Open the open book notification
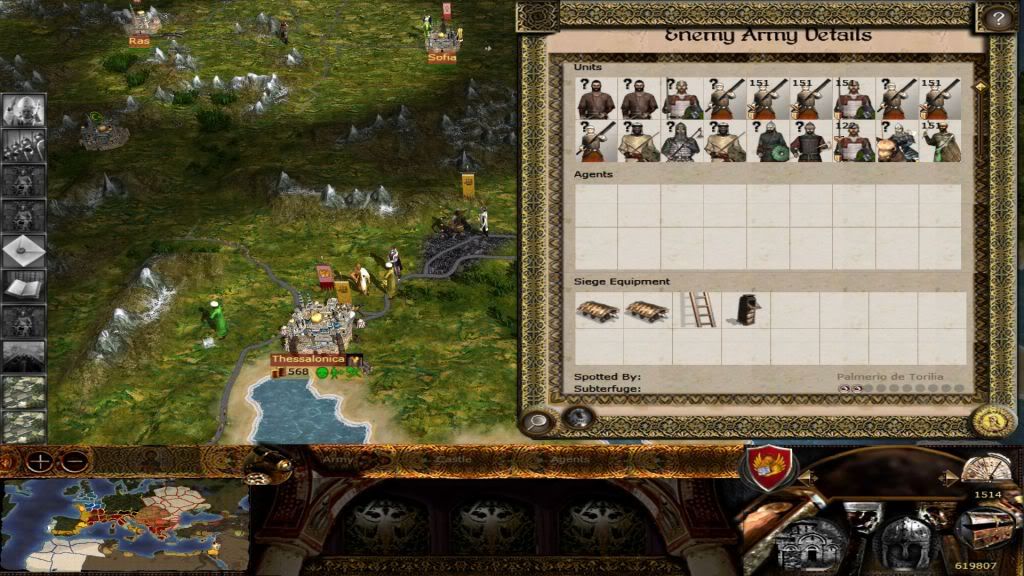Viewport: 1024px width, 576px height. tap(23, 286)
